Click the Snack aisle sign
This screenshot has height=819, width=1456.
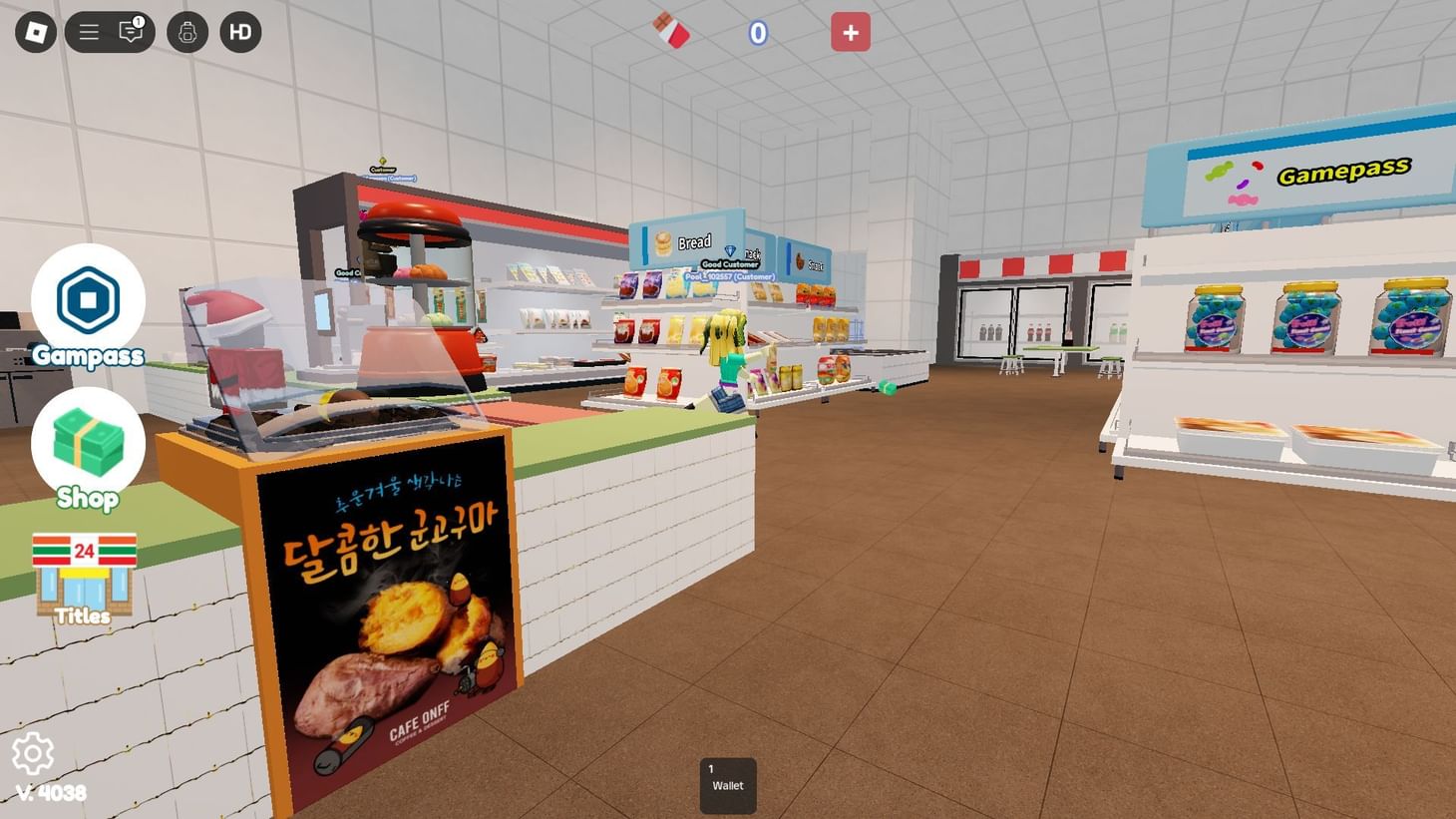click(x=814, y=261)
